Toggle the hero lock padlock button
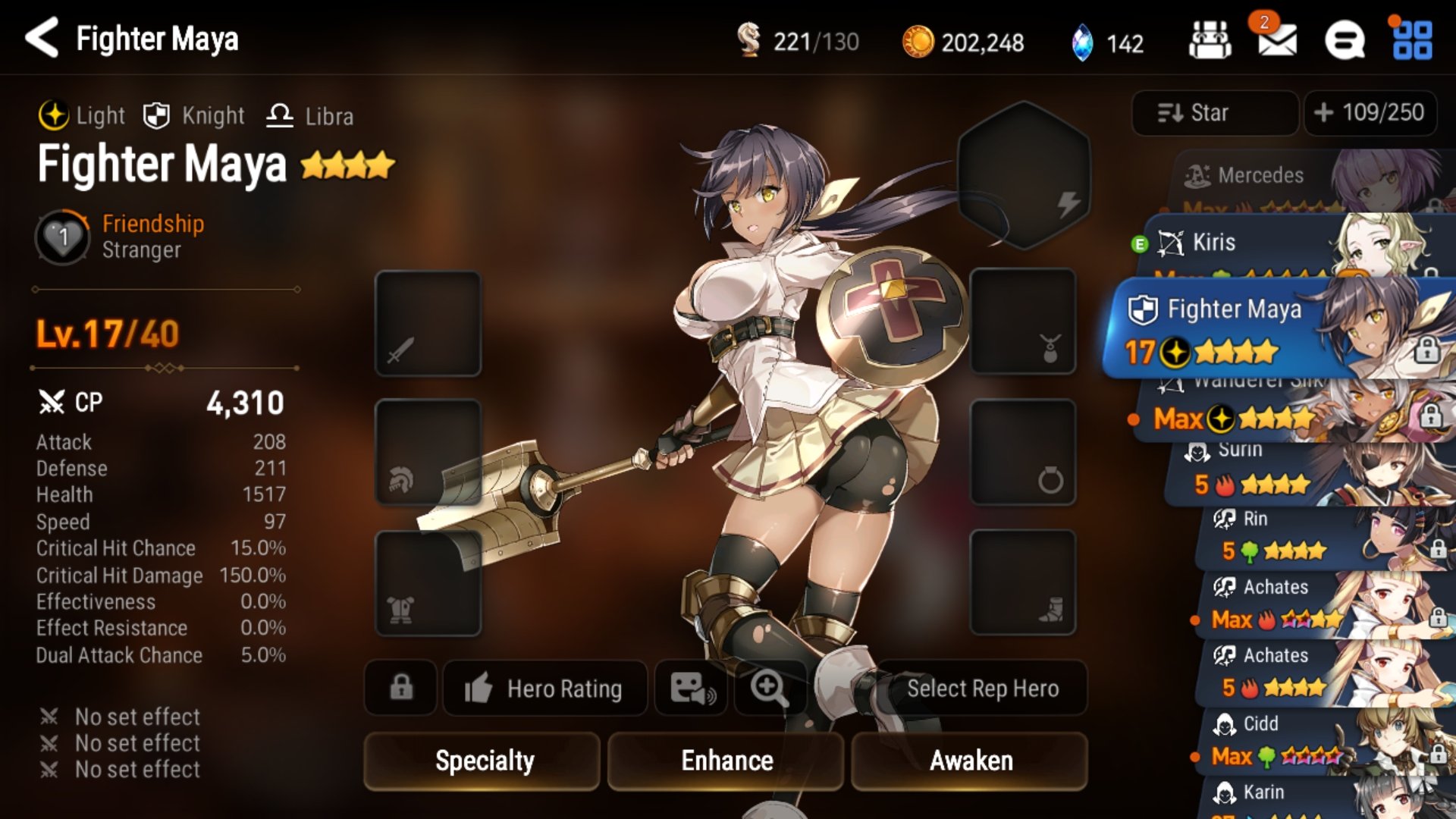This screenshot has width=1456, height=819. 401,688
